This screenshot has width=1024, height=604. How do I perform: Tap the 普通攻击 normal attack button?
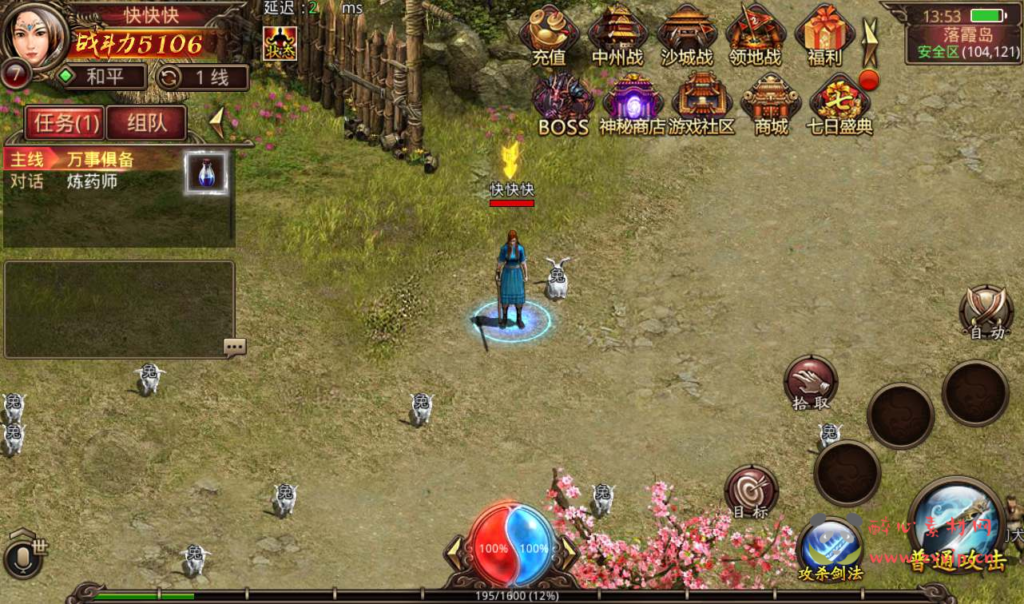pyautogui.click(x=957, y=528)
